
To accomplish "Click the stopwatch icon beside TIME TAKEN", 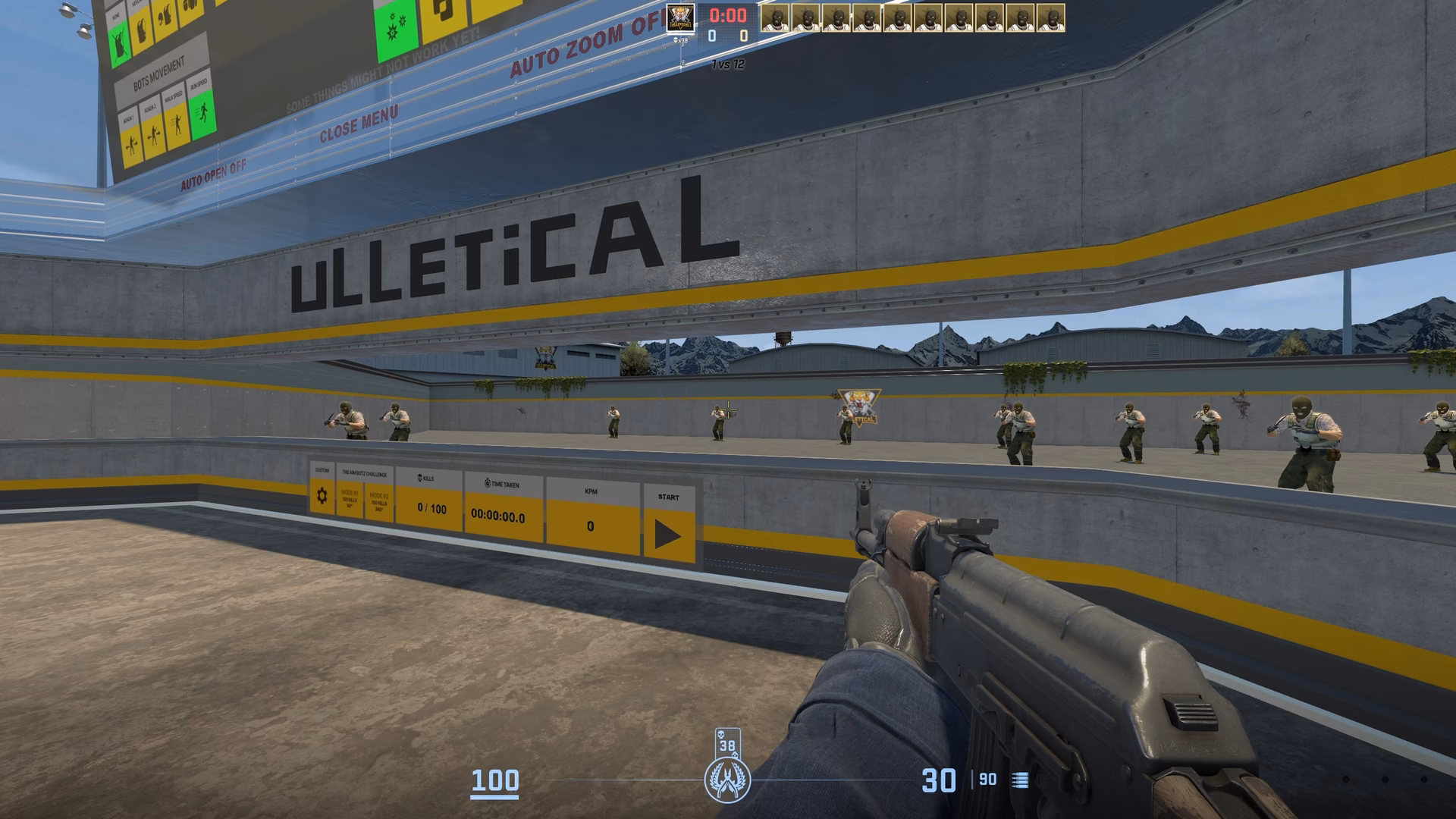I will (x=487, y=484).
